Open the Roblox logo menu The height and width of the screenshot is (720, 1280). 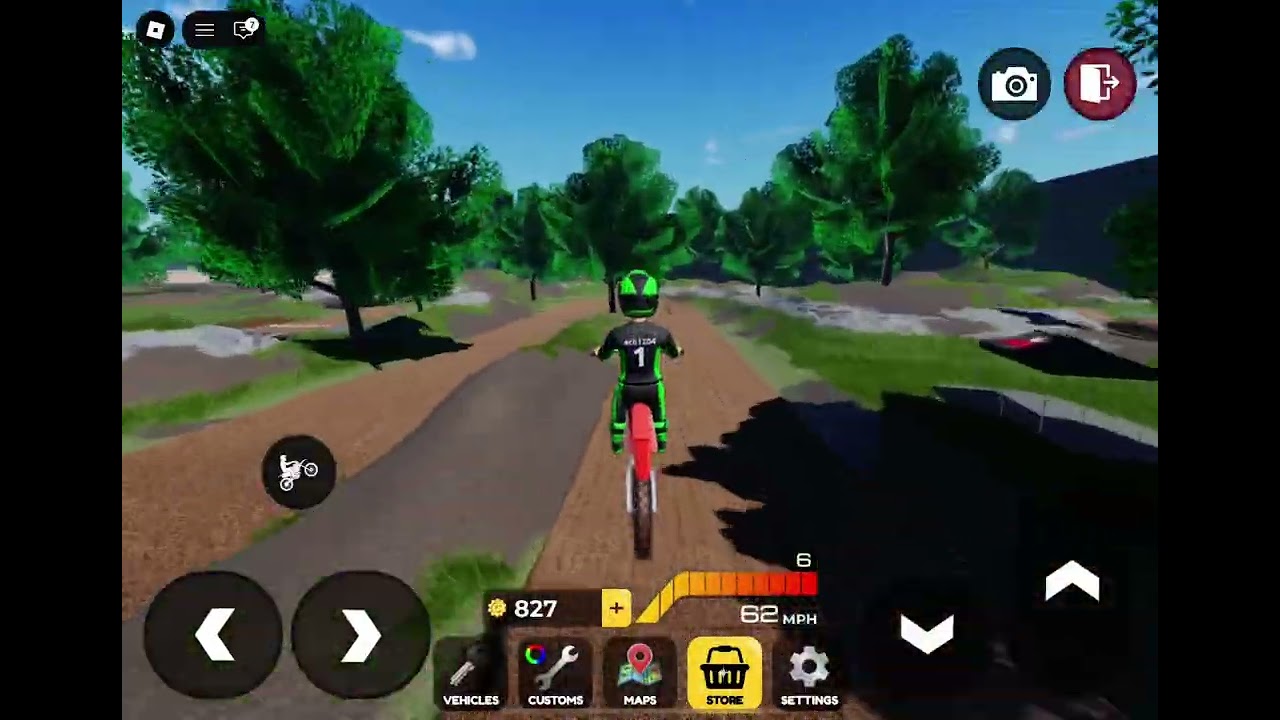tap(155, 30)
